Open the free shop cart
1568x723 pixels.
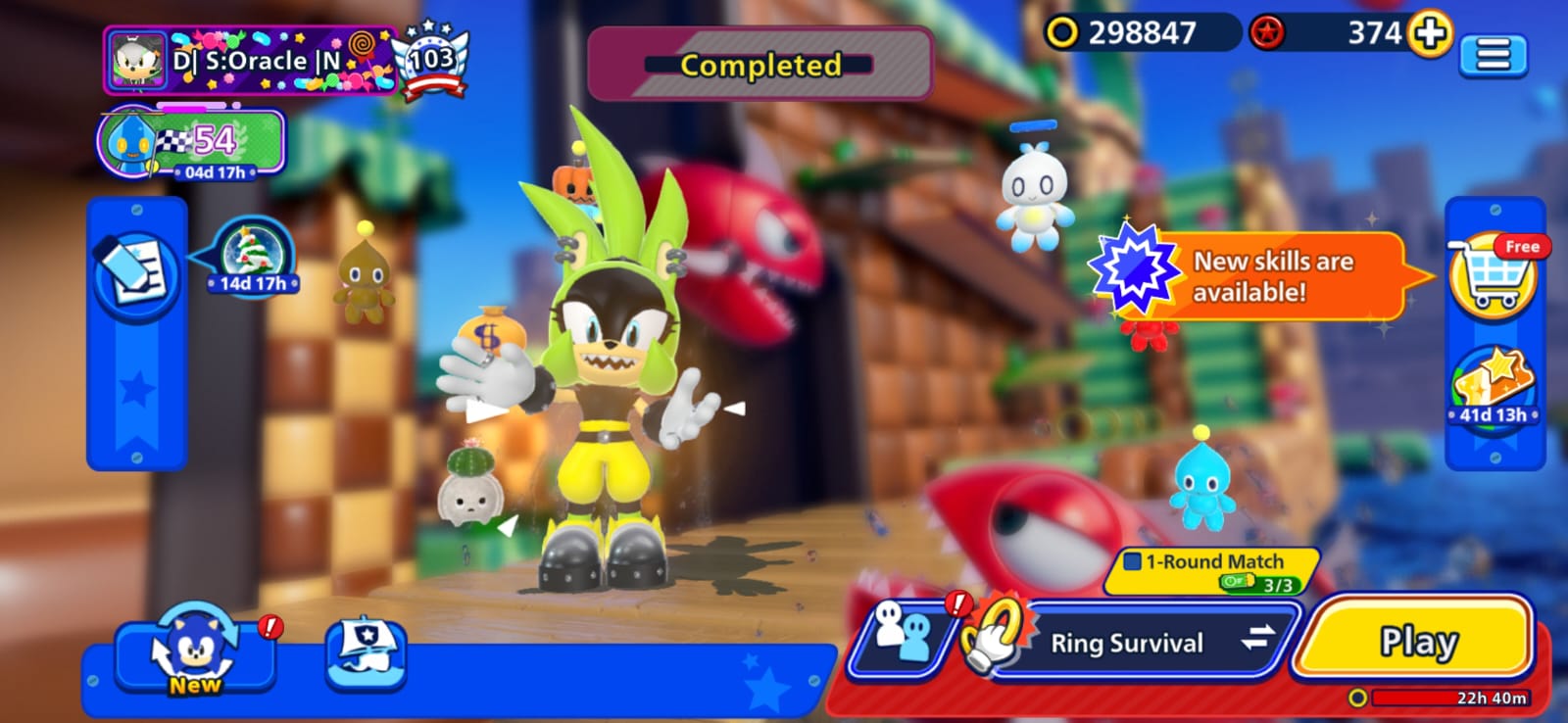tap(1494, 274)
